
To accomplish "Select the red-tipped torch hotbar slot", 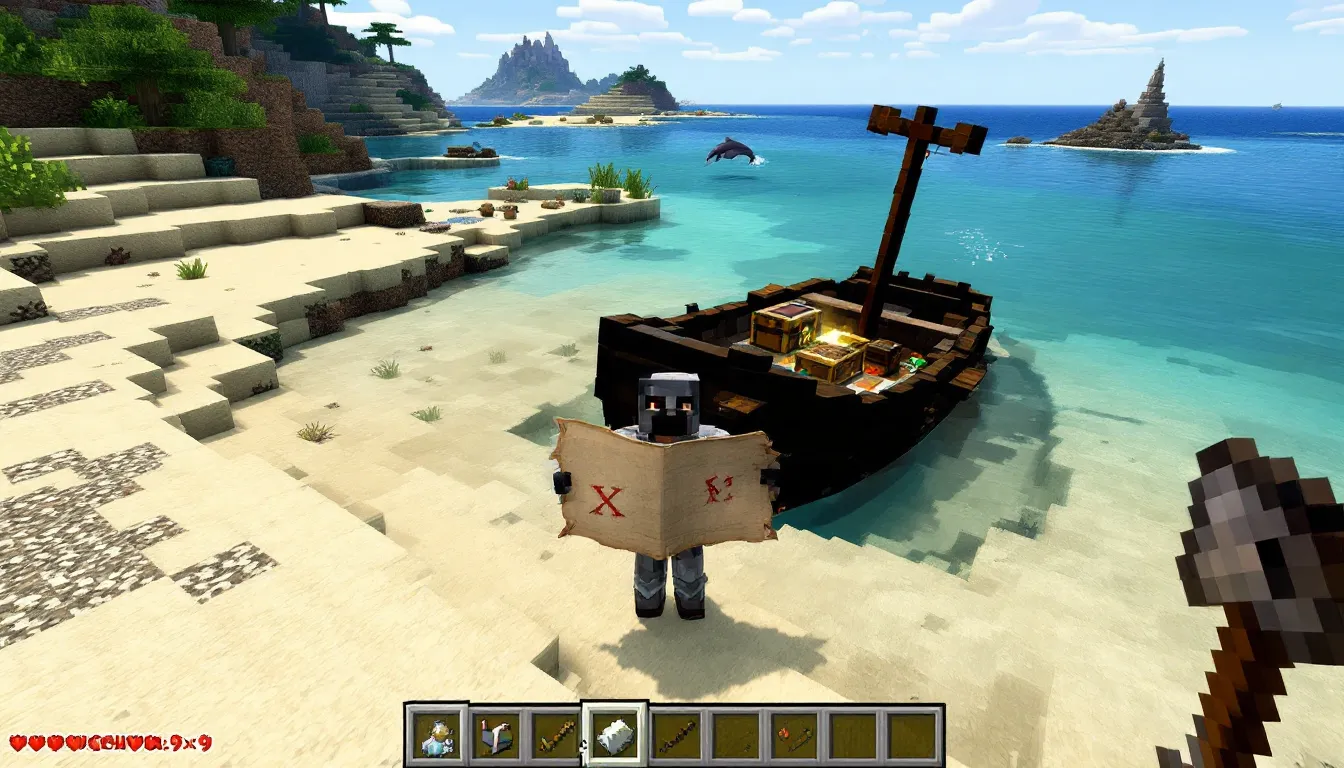I will [x=795, y=736].
